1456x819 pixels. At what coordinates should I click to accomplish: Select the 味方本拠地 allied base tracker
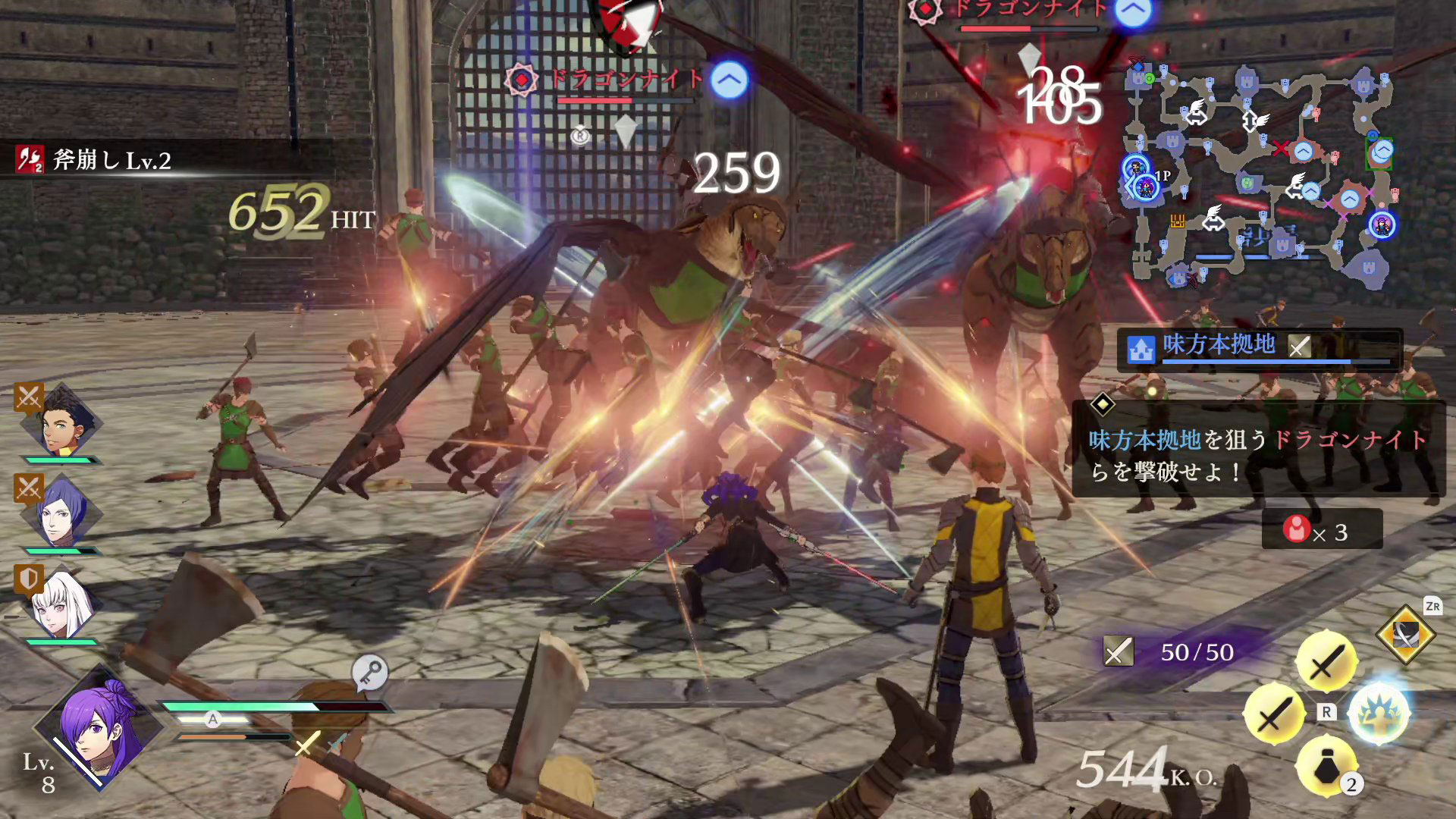pyautogui.click(x=1259, y=348)
